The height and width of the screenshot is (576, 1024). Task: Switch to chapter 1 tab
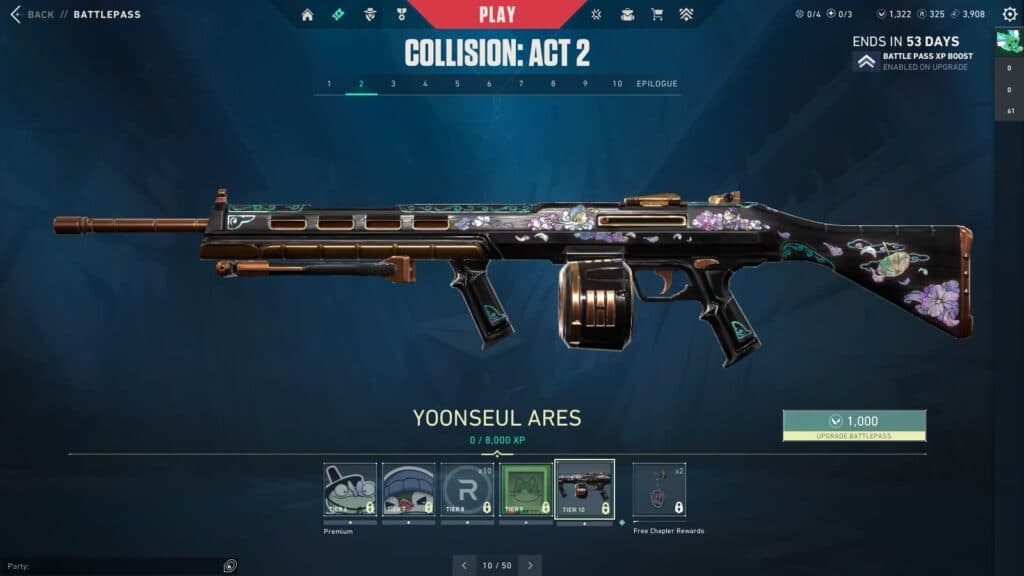[x=329, y=84]
